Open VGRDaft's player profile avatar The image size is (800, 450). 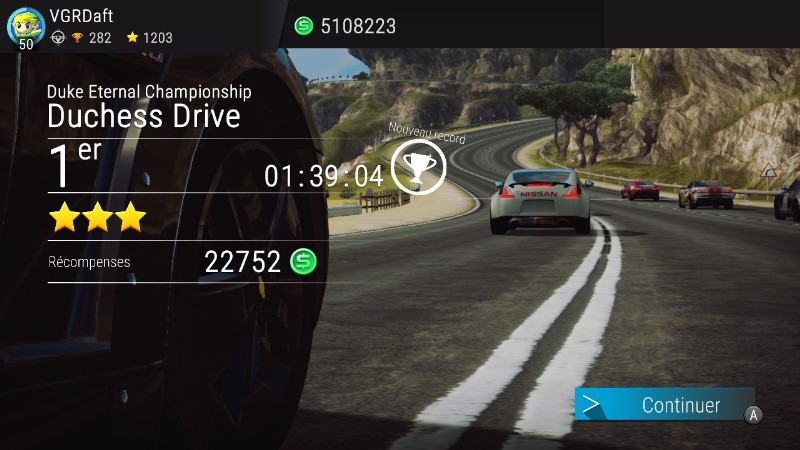24,26
